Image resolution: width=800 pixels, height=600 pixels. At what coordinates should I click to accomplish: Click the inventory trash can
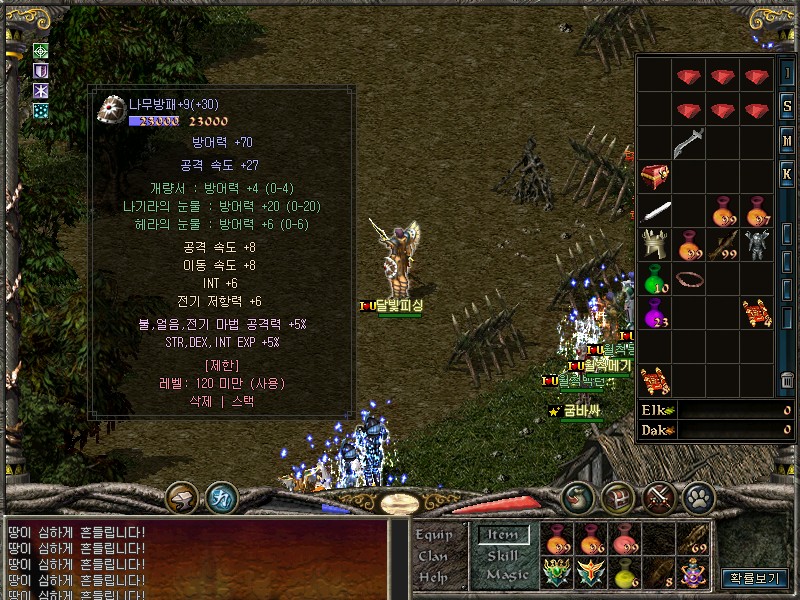coord(787,380)
